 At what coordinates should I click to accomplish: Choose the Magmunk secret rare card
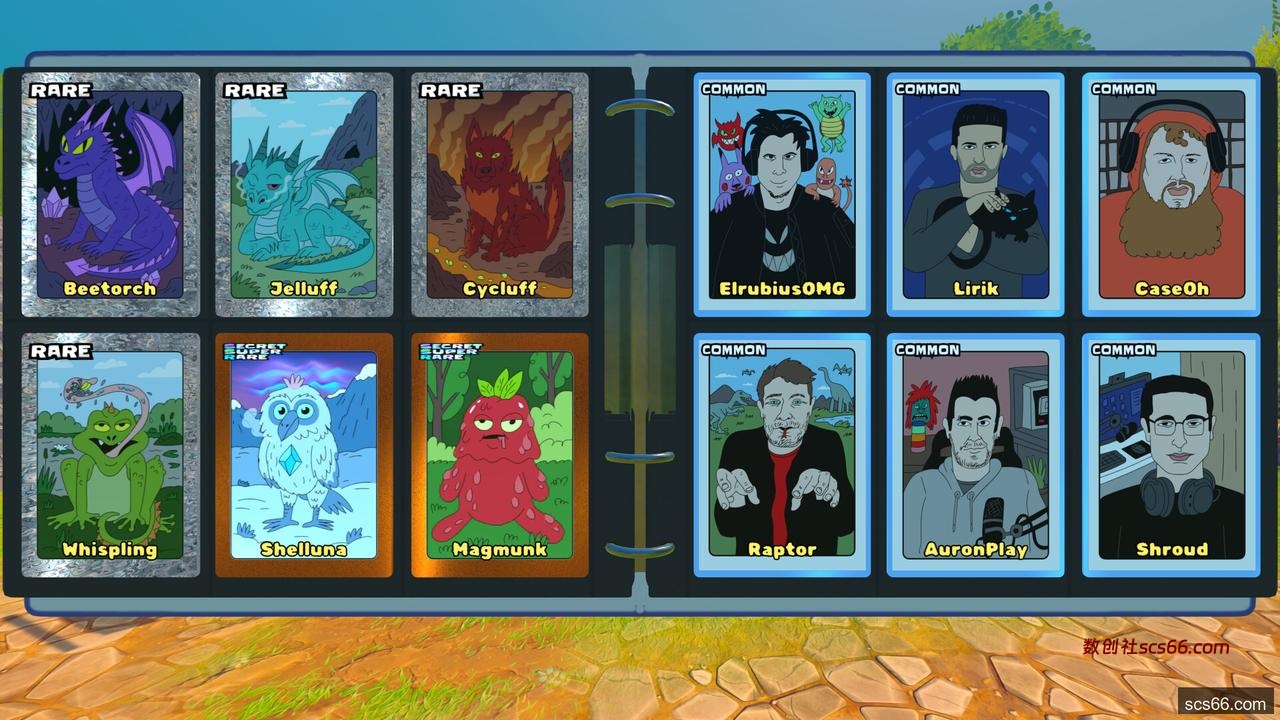tap(500, 455)
